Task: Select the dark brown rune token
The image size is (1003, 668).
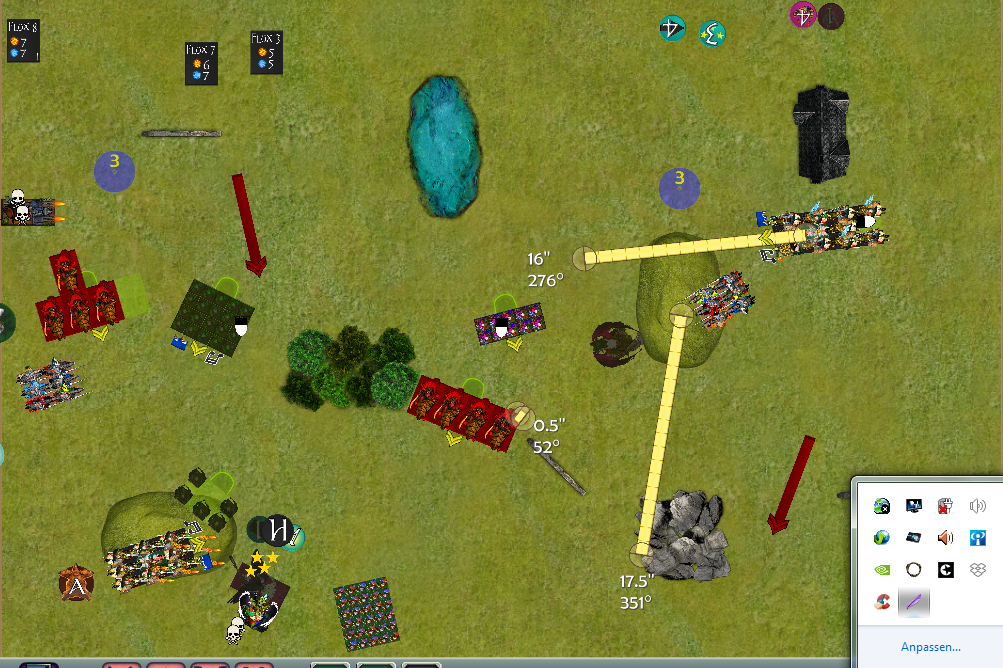Action: 831,16
